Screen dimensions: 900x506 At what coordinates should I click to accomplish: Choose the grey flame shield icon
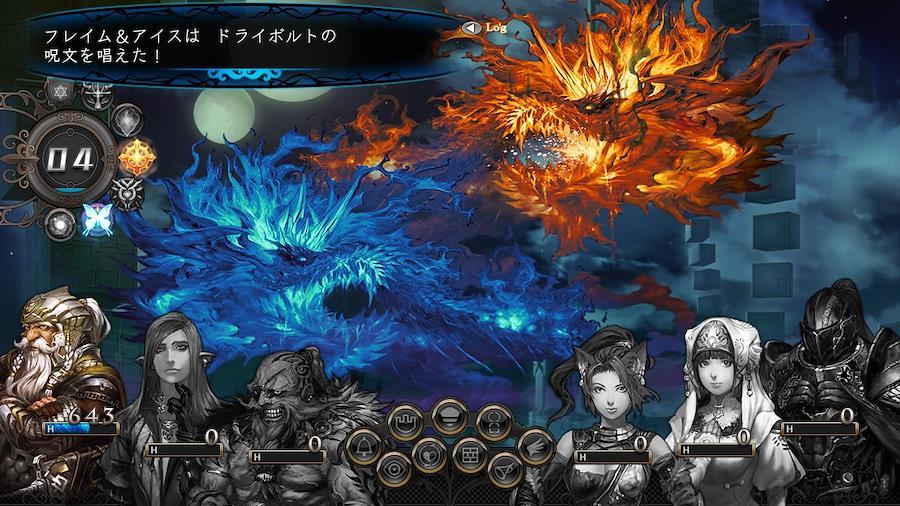[127, 121]
